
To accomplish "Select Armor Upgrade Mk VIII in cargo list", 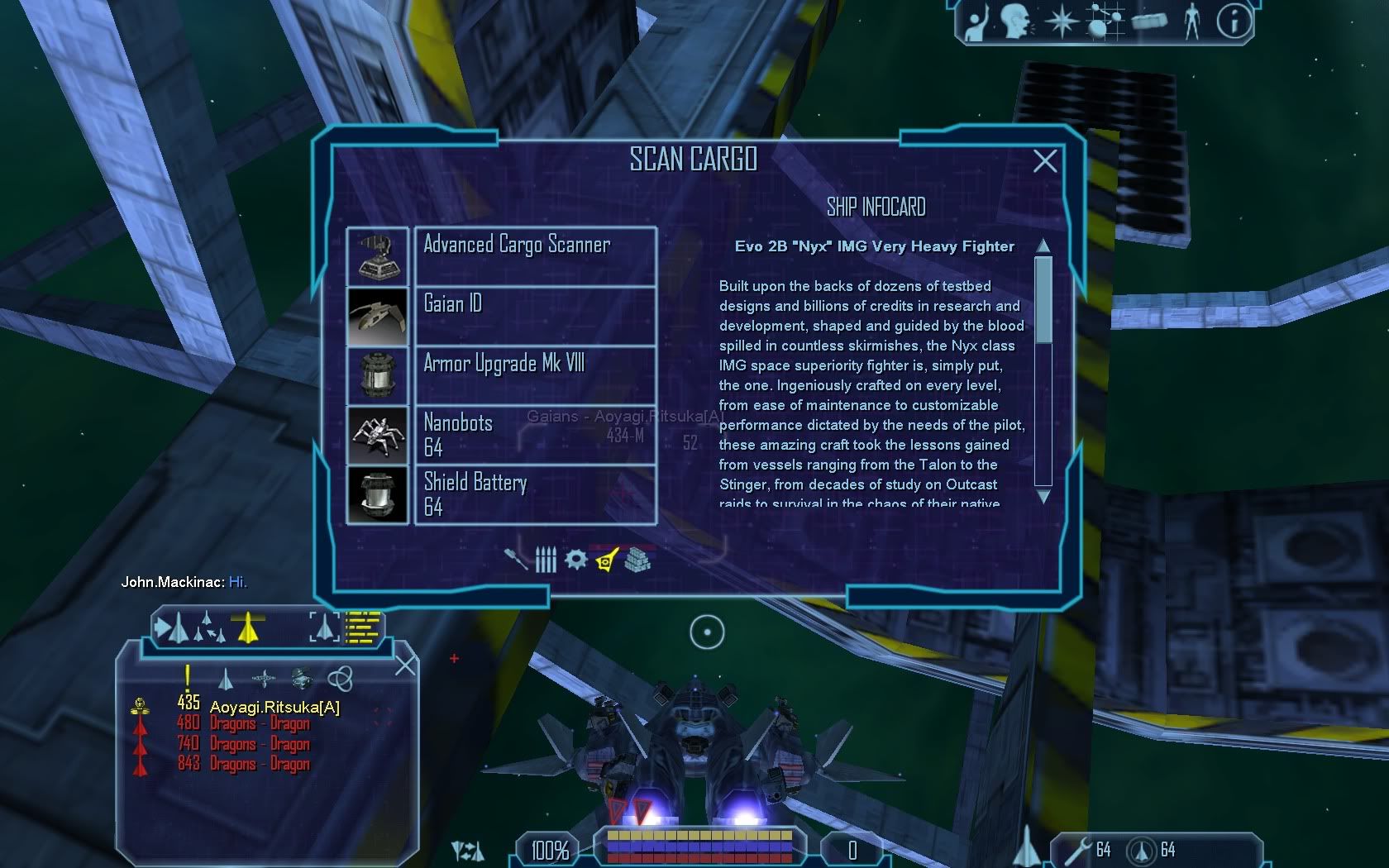I will pos(535,375).
